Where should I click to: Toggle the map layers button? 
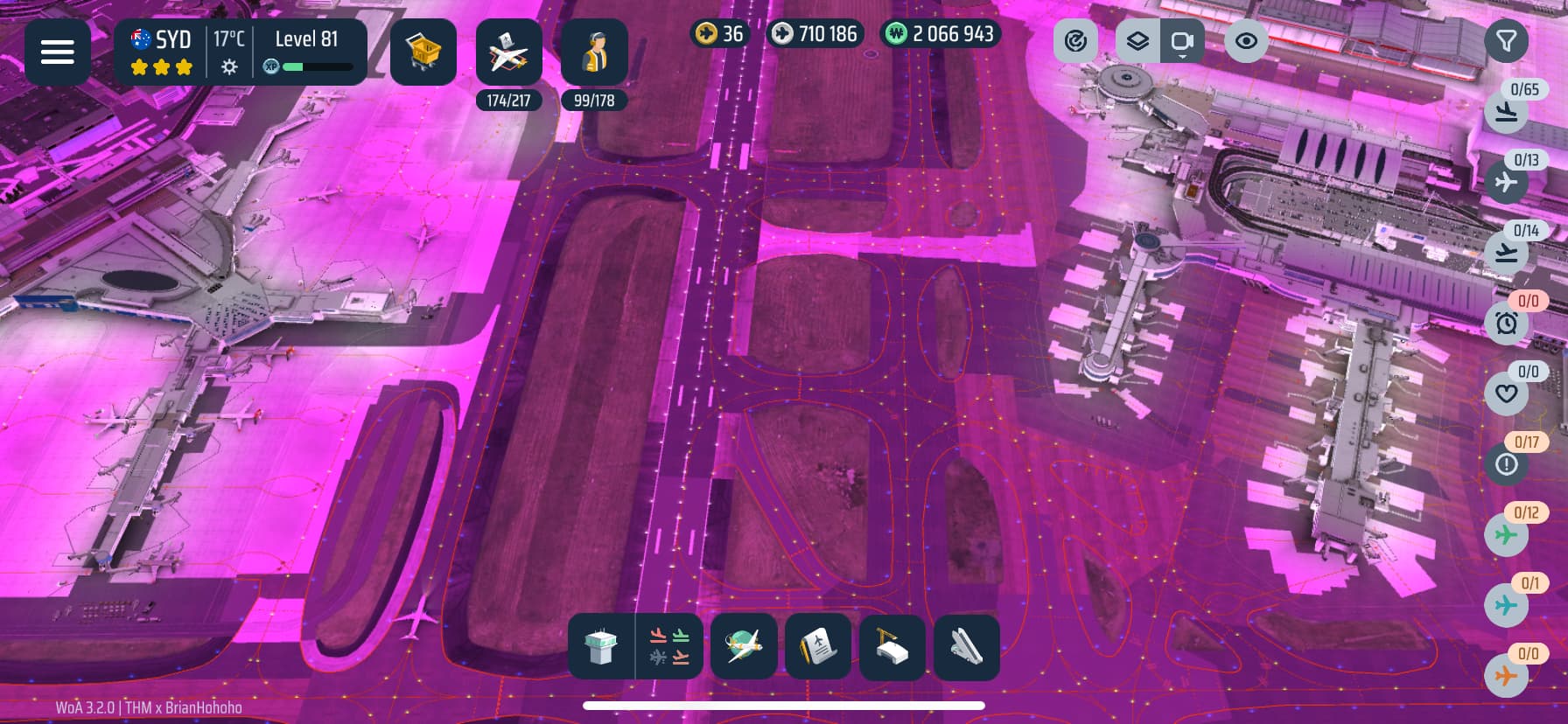click(1137, 41)
